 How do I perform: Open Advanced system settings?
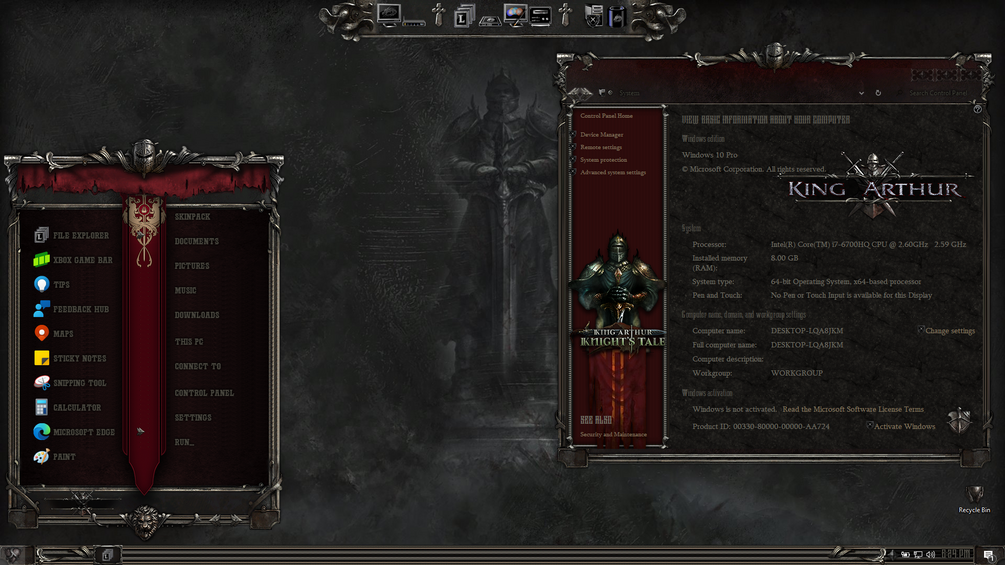[x=613, y=172]
